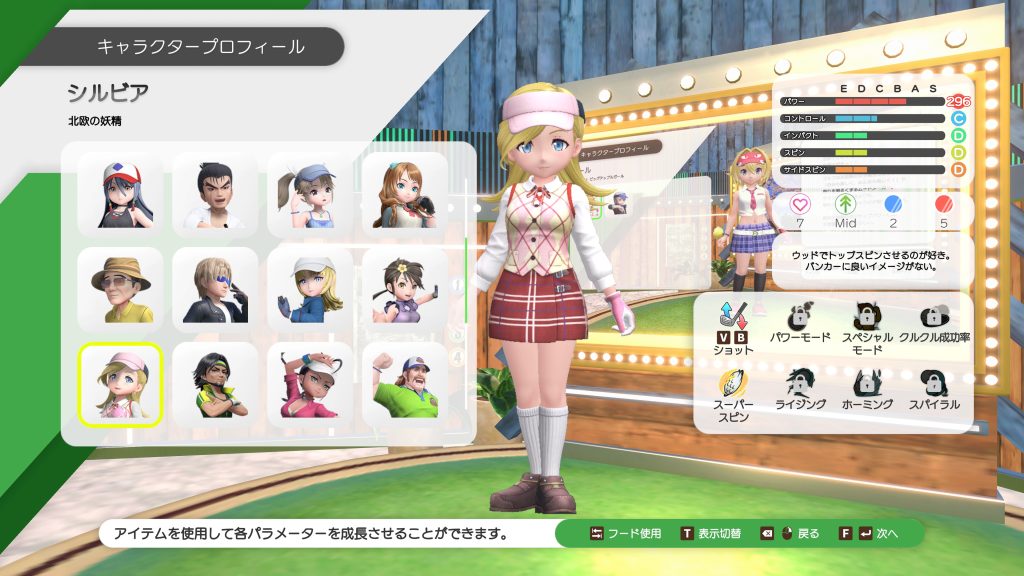
Task: Choose the man with green headband
Action: click(215, 385)
